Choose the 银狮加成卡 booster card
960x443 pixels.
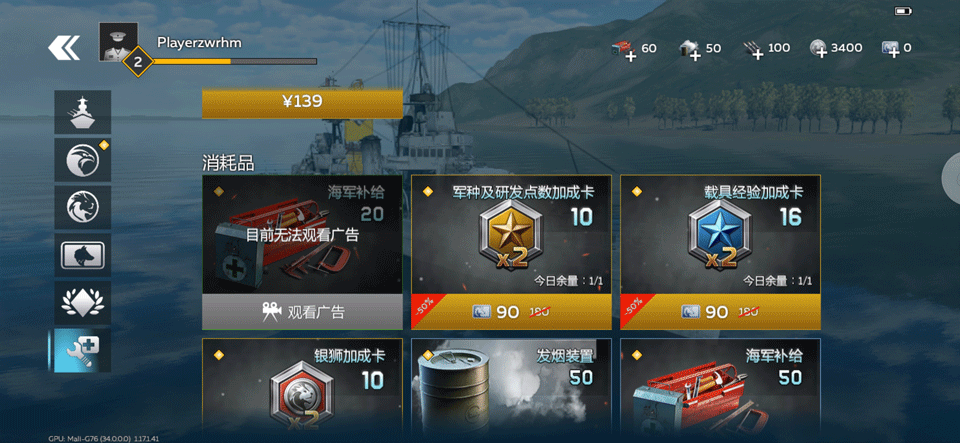point(302,390)
